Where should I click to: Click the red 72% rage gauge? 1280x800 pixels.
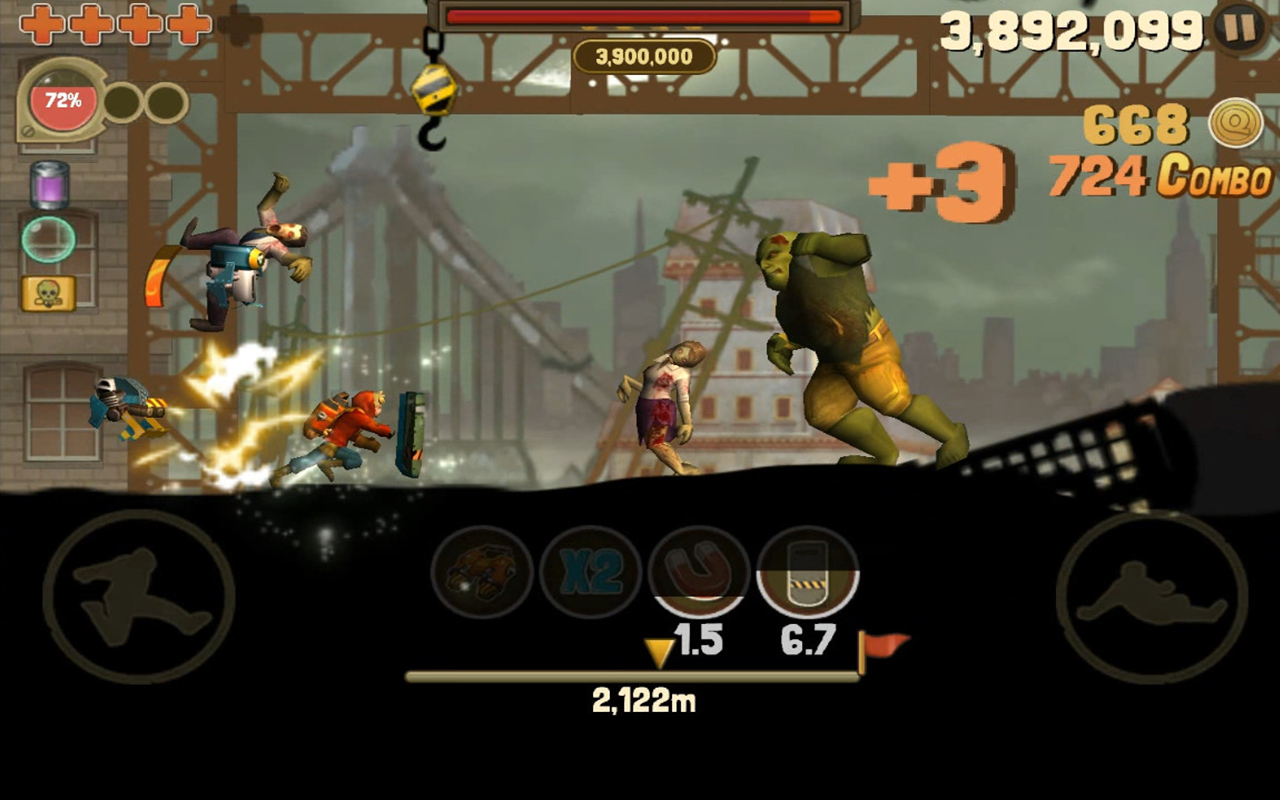point(62,101)
